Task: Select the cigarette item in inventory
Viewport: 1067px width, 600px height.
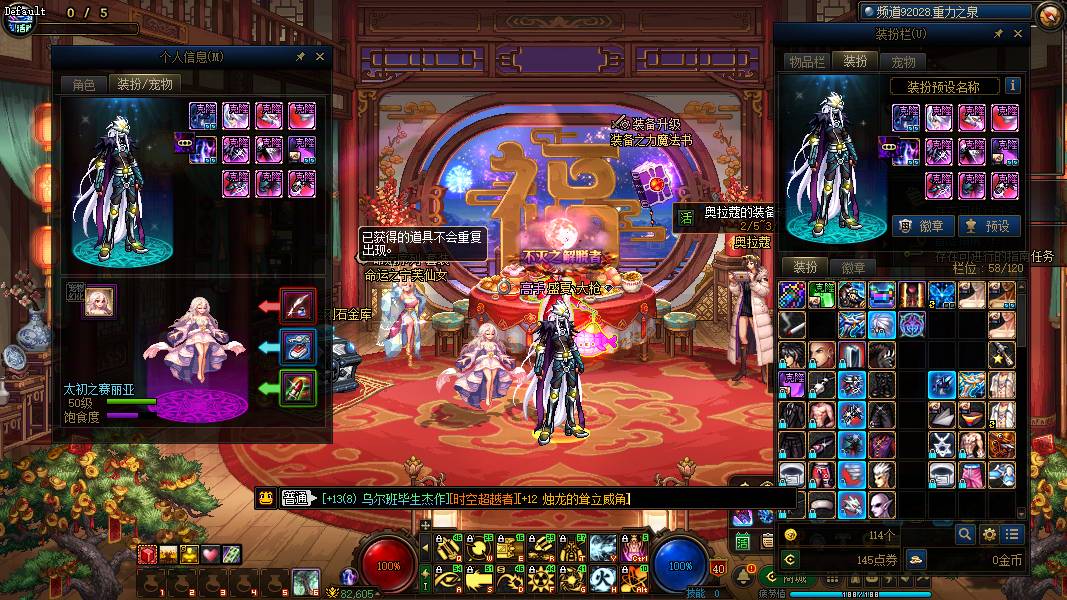Action: 793,324
